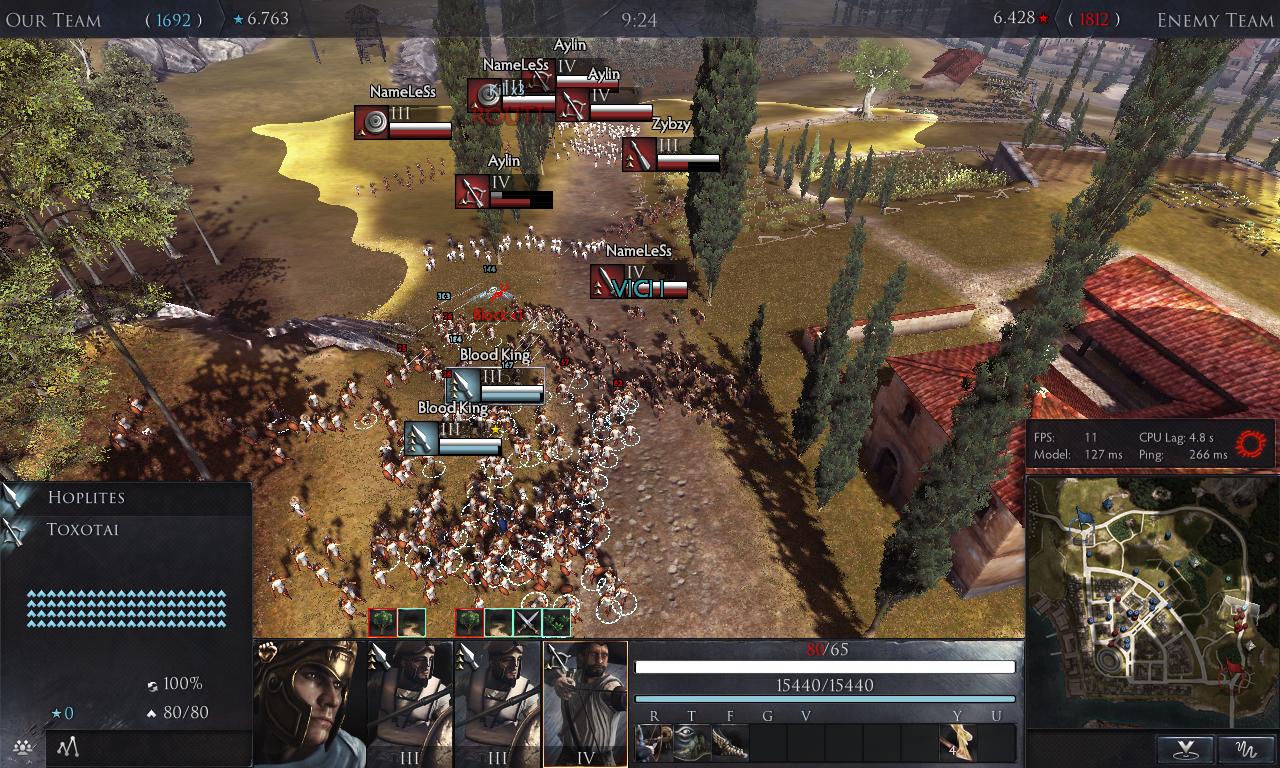Activate the archer ability bound to R

[x=654, y=743]
